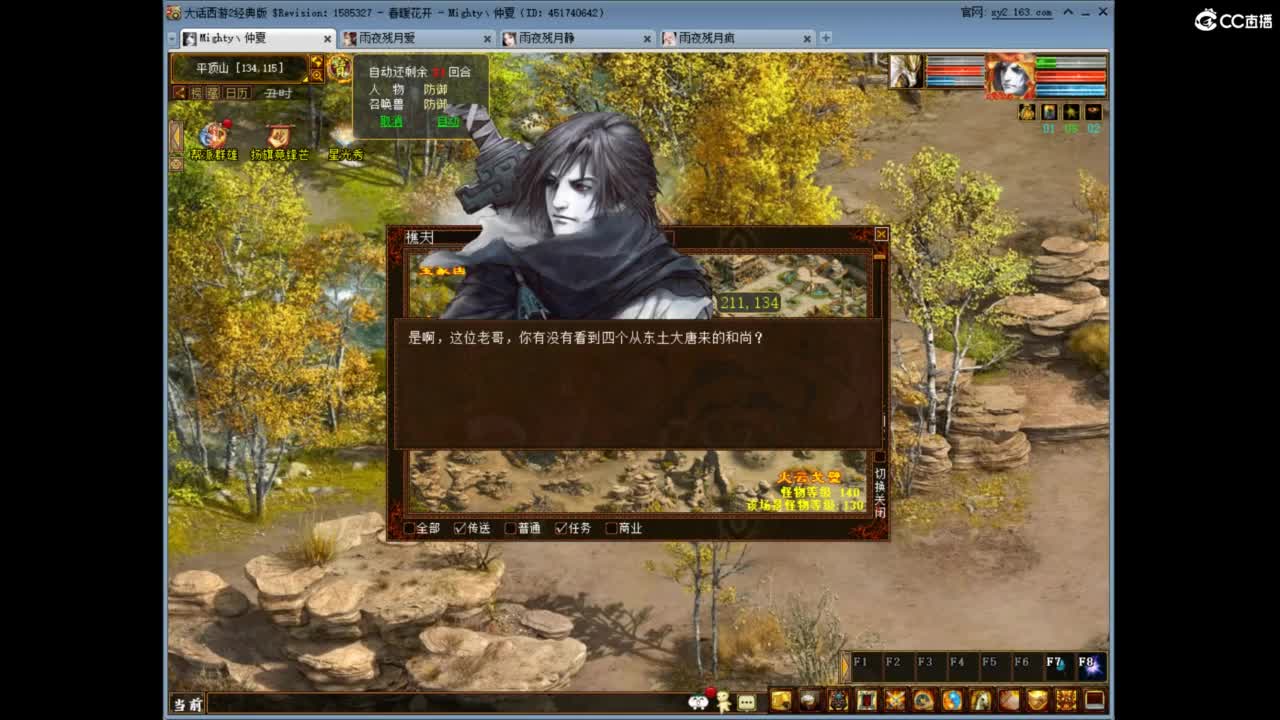Expand the location name dropdown arrow
The width and height of the screenshot is (1280, 720).
(x=305, y=79)
